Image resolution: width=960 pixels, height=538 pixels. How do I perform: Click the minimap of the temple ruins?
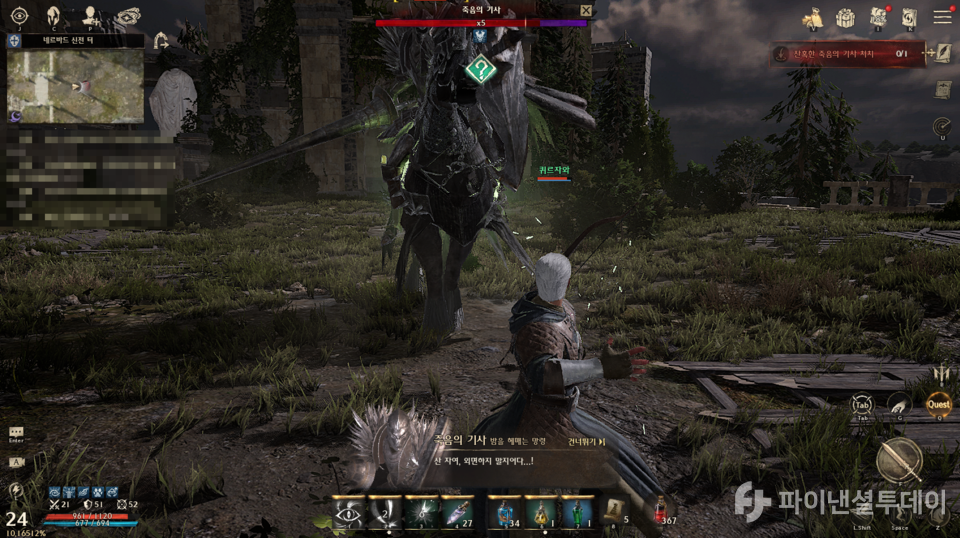click(x=75, y=86)
